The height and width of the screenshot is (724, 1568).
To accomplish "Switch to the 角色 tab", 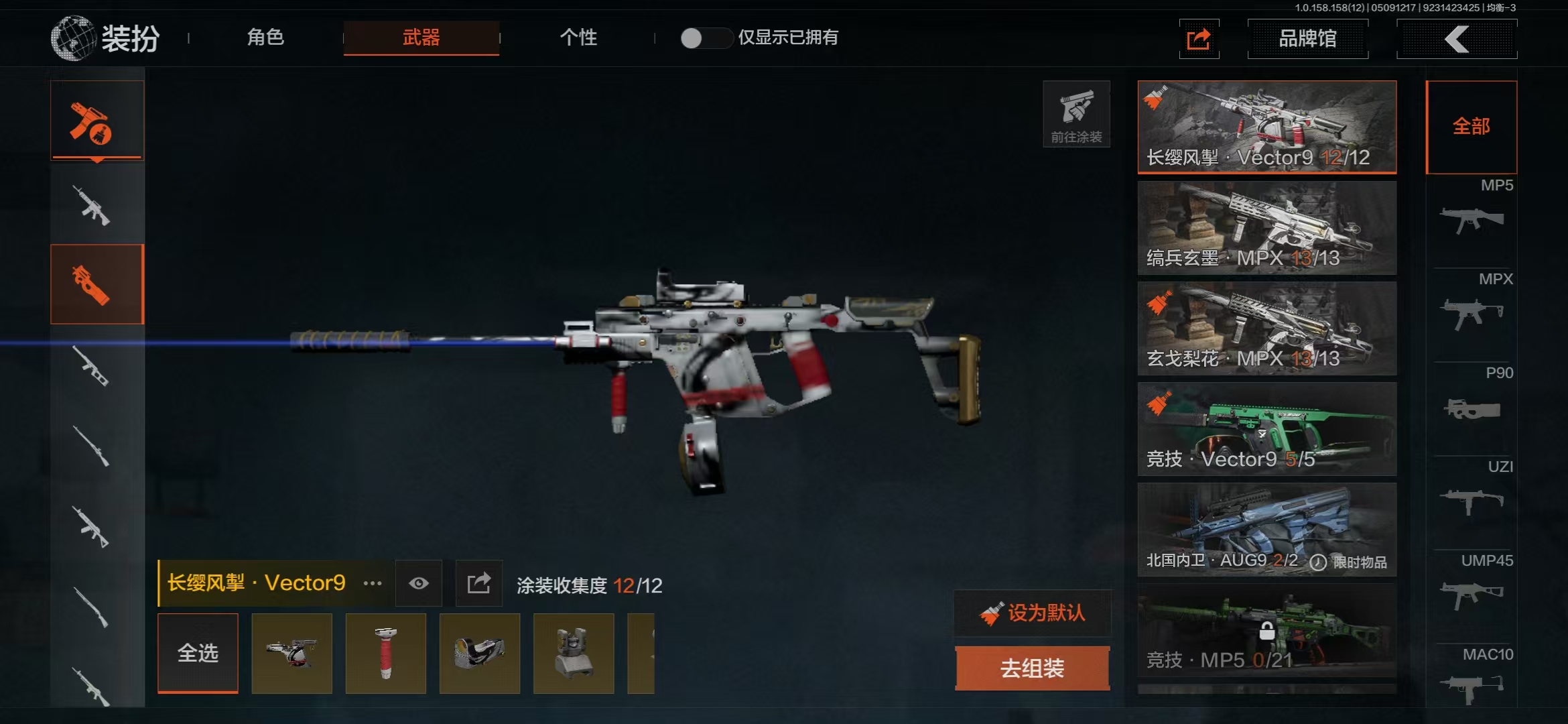I will tap(265, 38).
